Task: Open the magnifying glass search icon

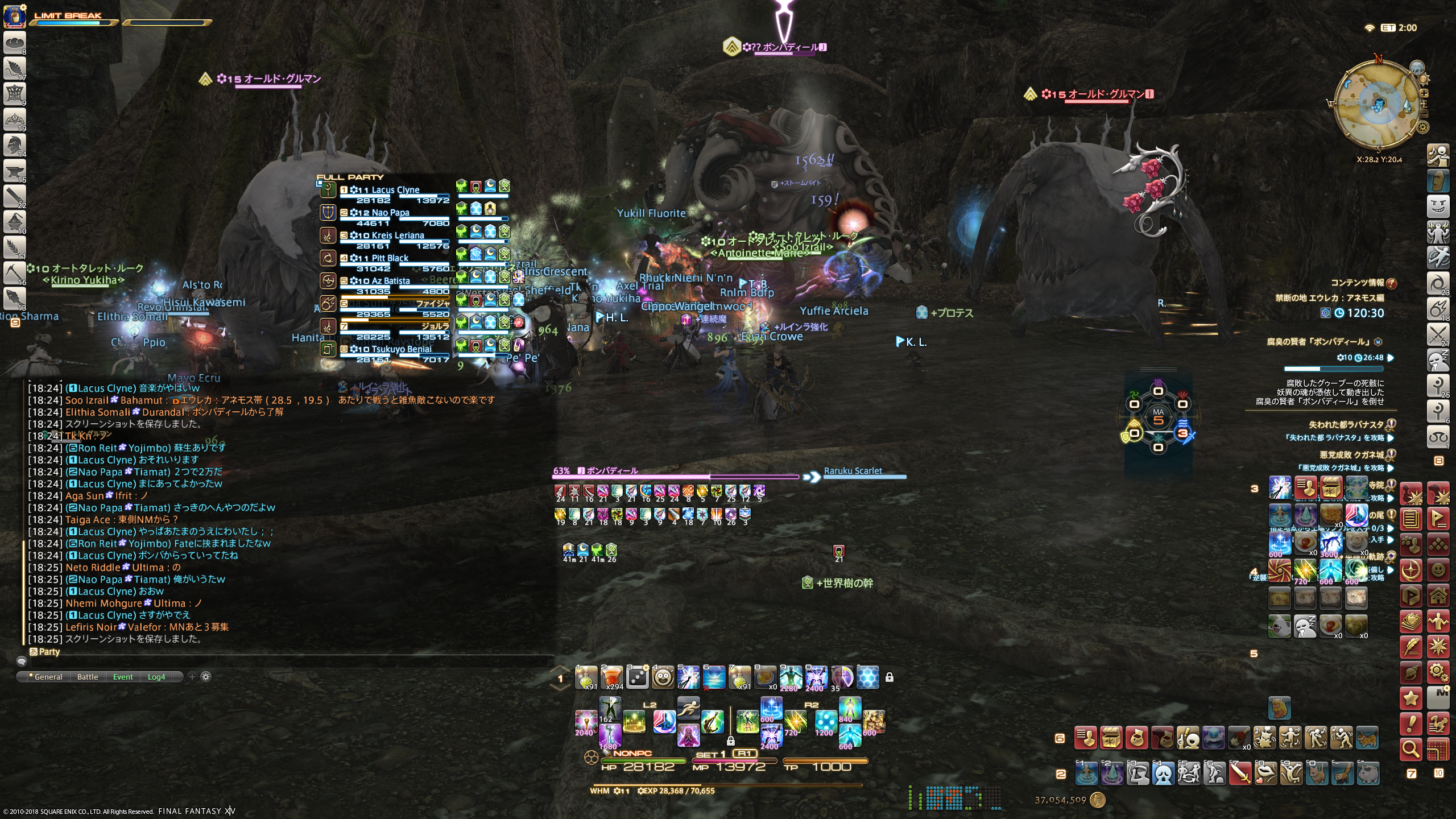Action: point(1411,749)
